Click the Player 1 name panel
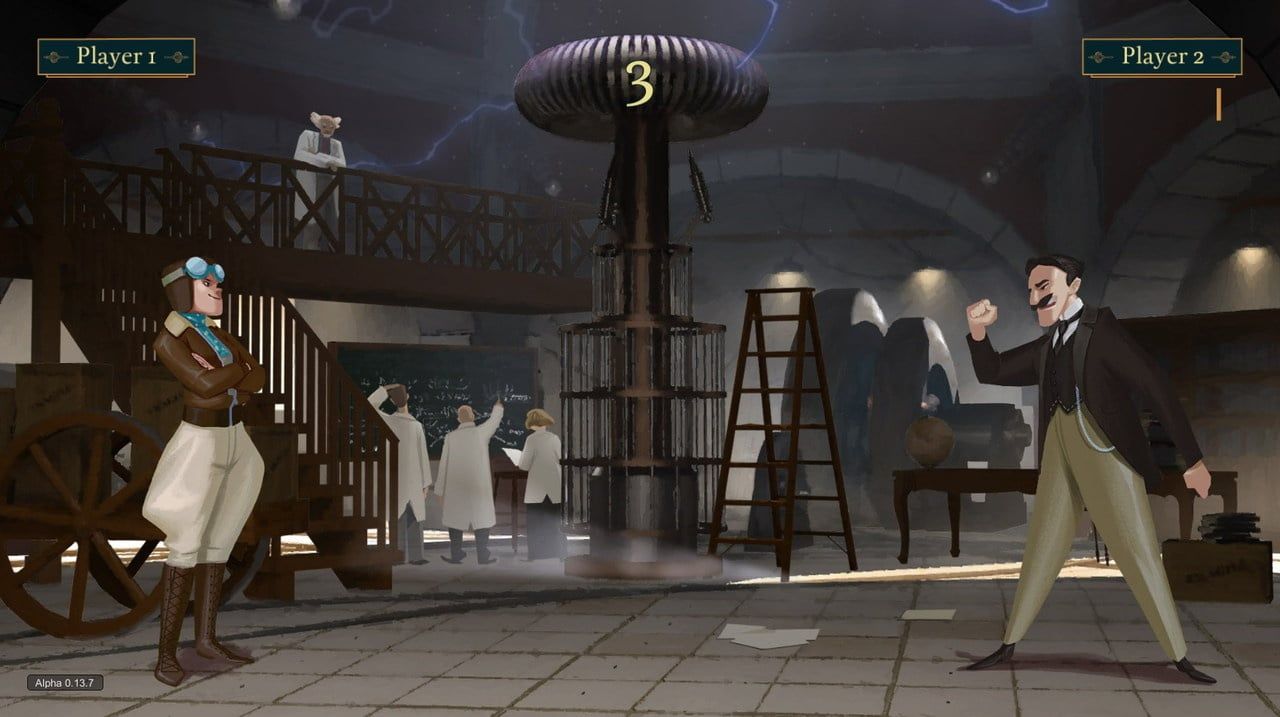This screenshot has height=717, width=1280. [116, 57]
